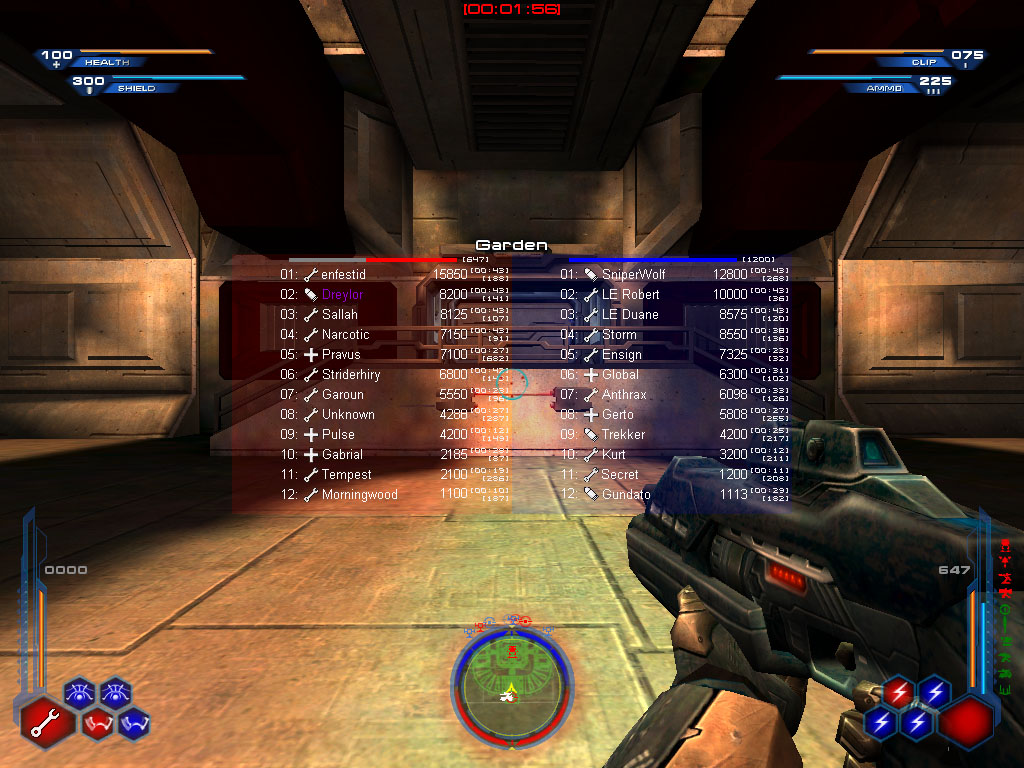
Task: Select Gundato at the bottom of blue team
Action: tap(626, 494)
